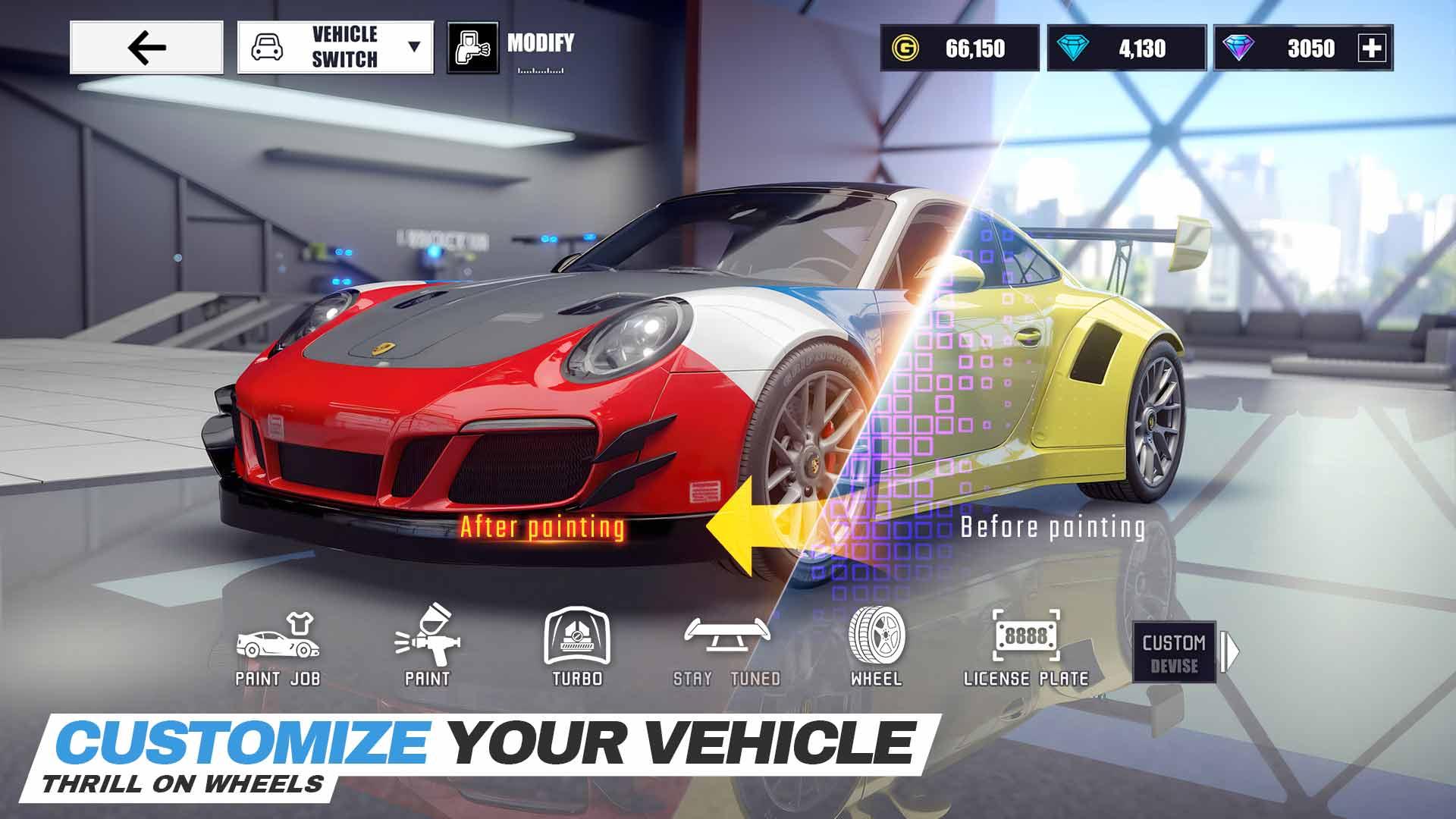Select the Modify spray gun icon
The image size is (1456, 819).
click(x=472, y=48)
